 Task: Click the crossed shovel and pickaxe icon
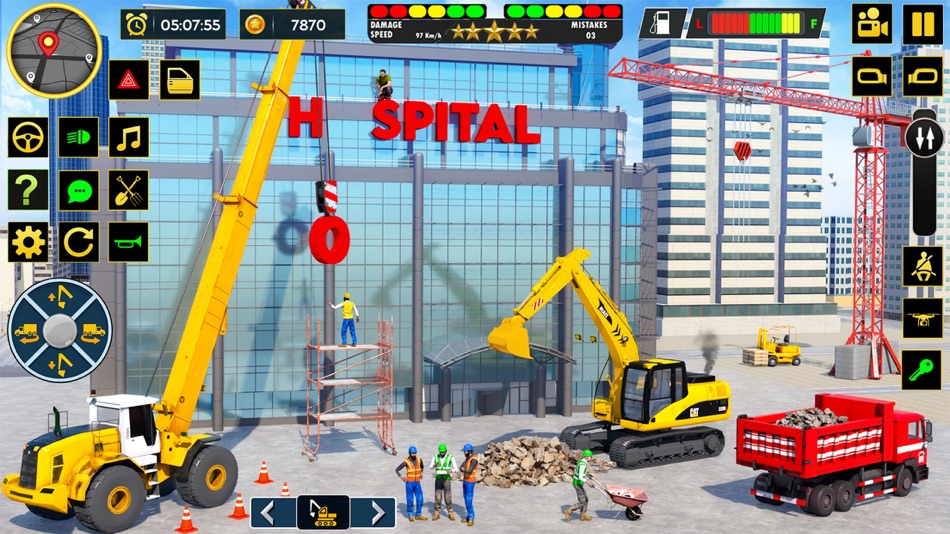pyautogui.click(x=128, y=189)
